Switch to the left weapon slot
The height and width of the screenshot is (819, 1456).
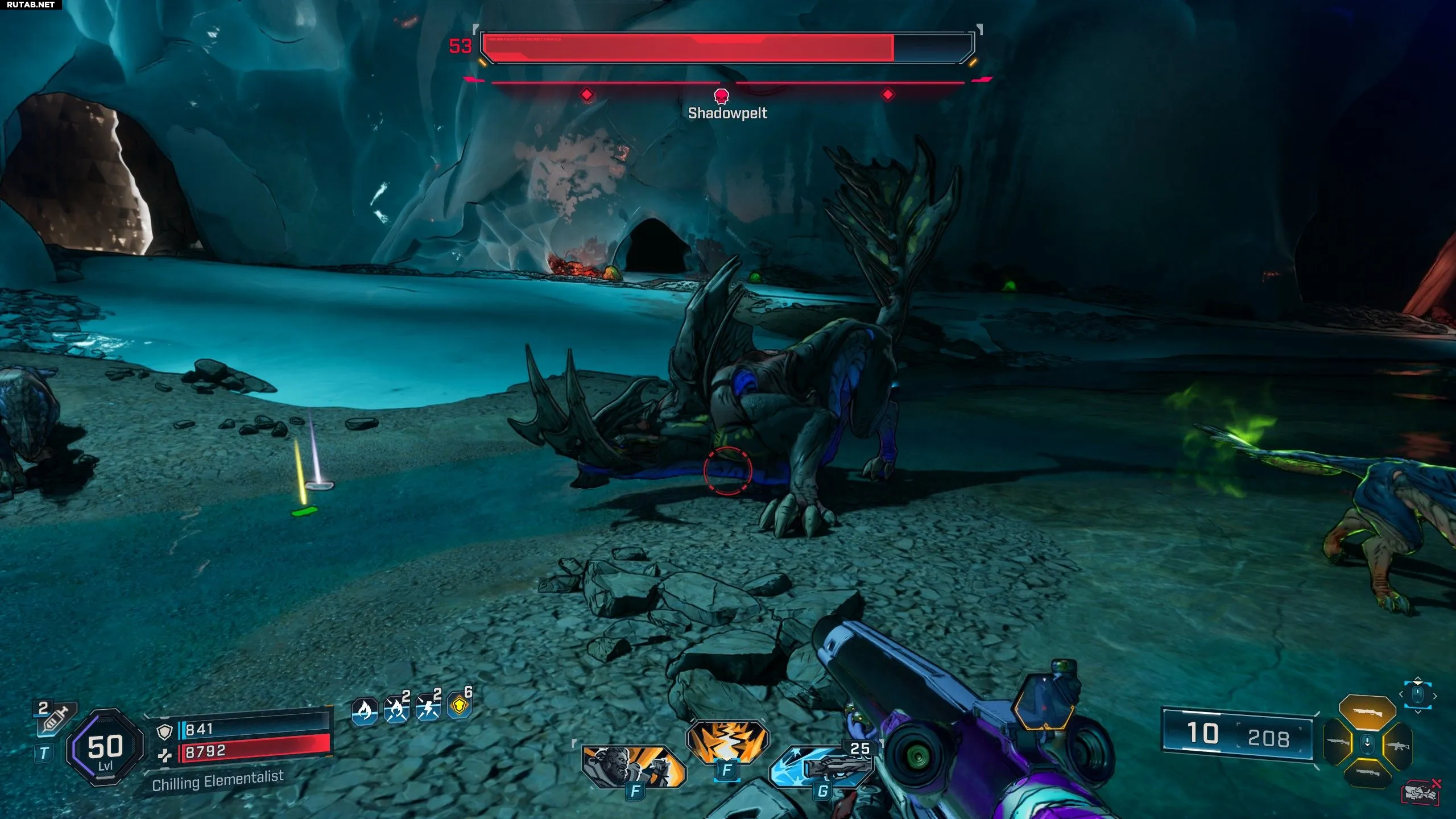(1338, 742)
